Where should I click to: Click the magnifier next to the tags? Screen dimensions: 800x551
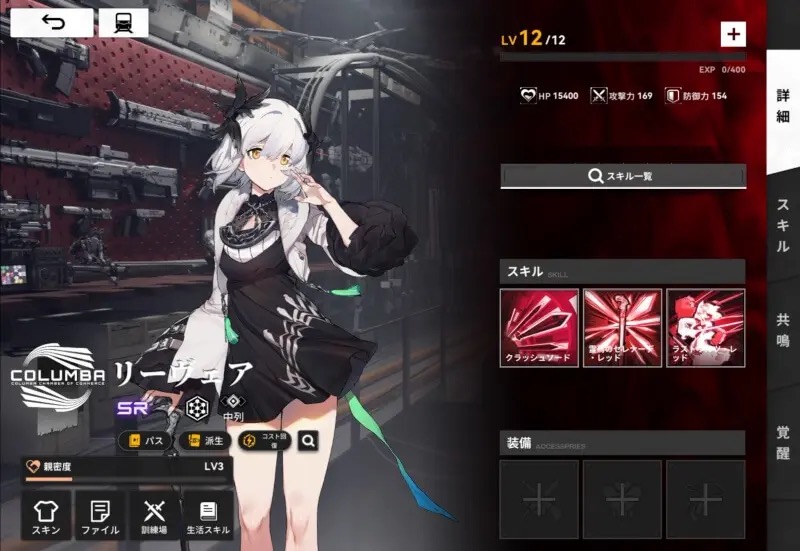[310, 440]
